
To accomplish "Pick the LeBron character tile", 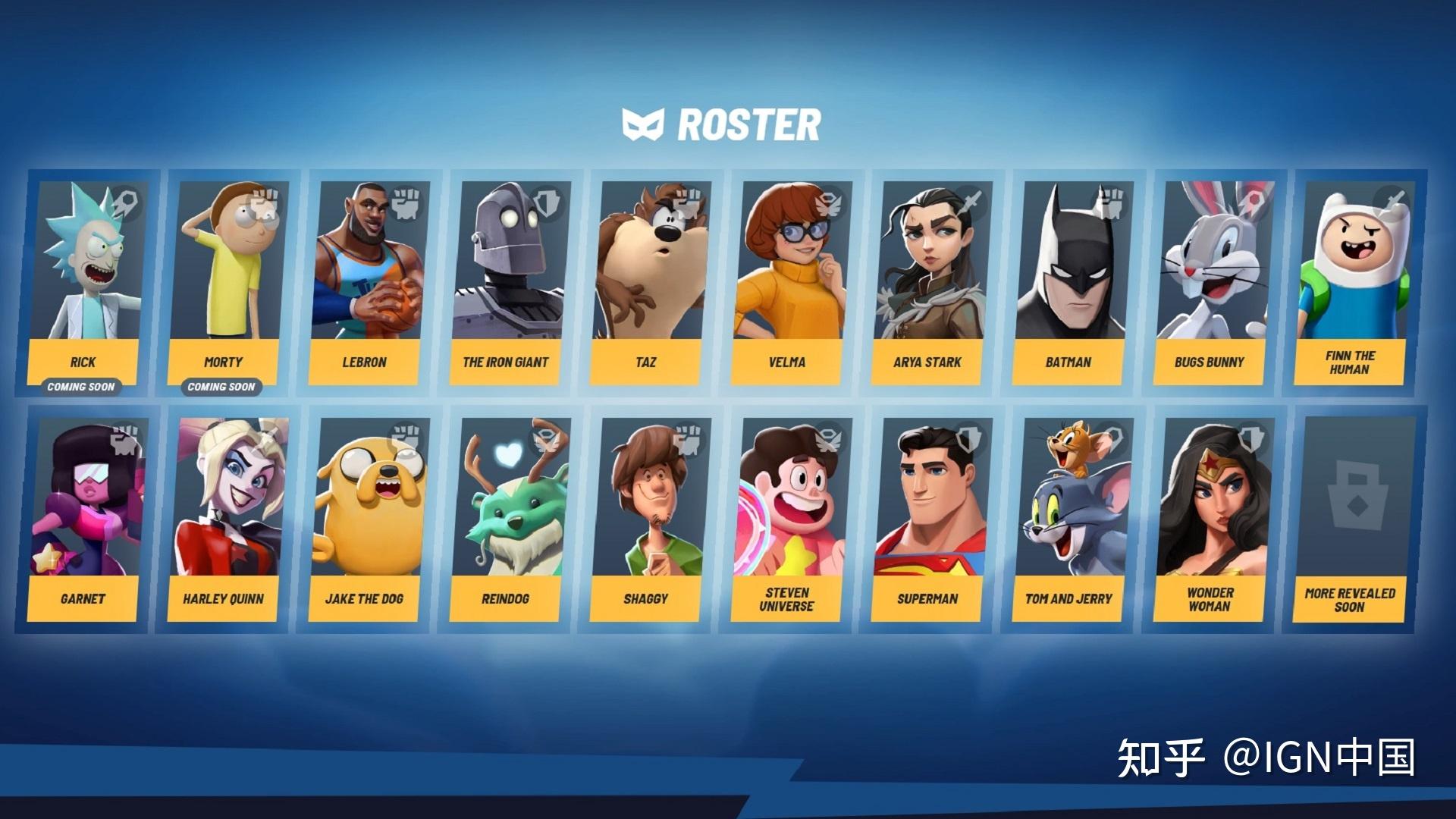I will click(366, 282).
